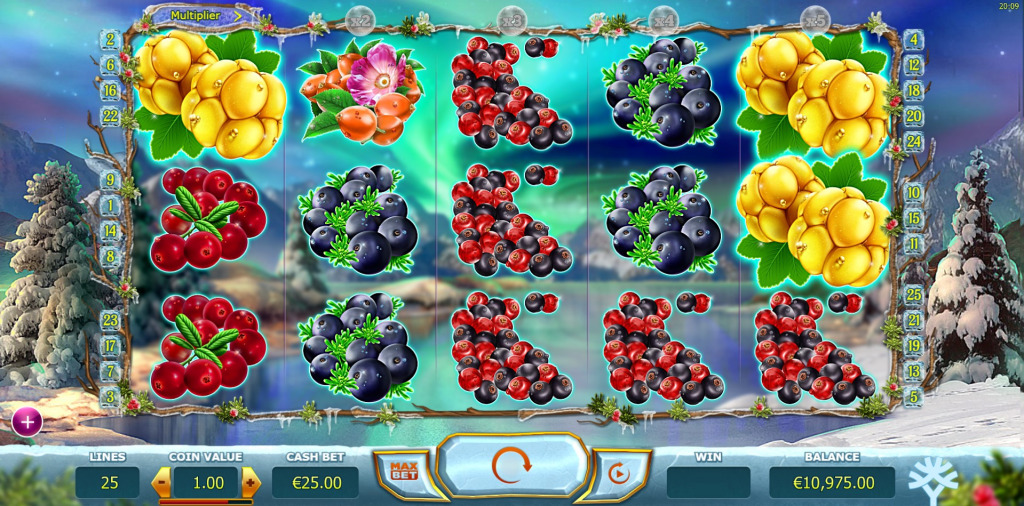This screenshot has width=1024, height=506.
Task: Decrease the coin value
Action: click(x=161, y=483)
